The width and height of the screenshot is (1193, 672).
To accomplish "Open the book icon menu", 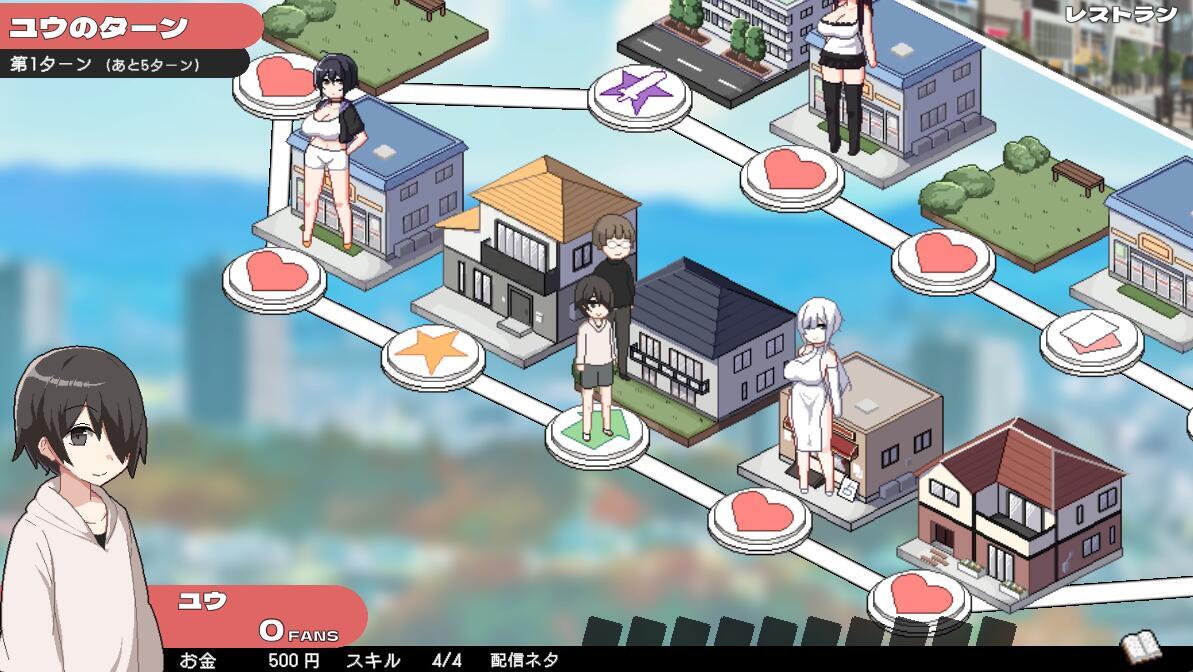I will pyautogui.click(x=1140, y=648).
